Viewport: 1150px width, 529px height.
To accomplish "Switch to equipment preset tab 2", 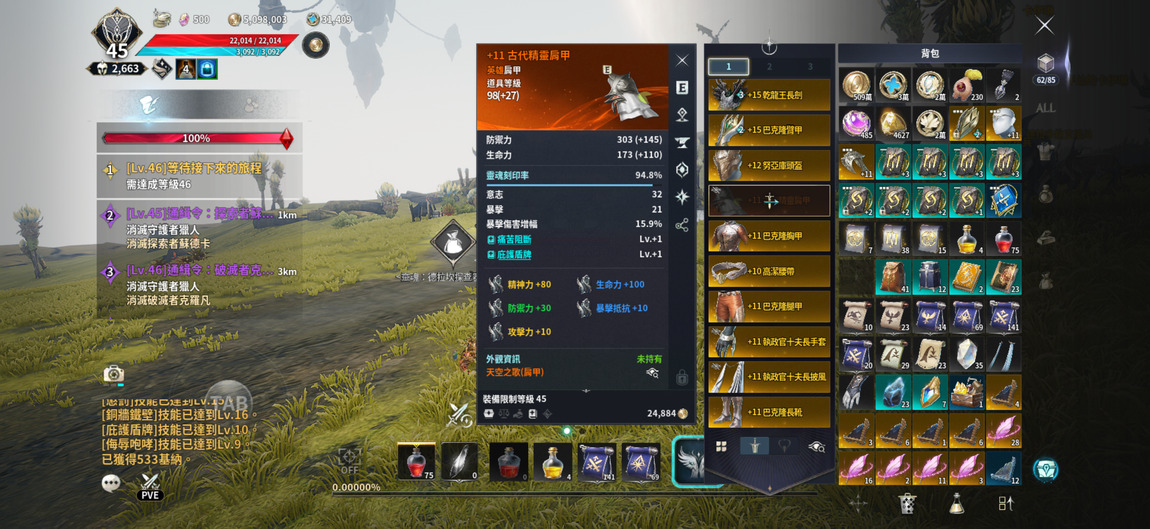I will pyautogui.click(x=769, y=67).
